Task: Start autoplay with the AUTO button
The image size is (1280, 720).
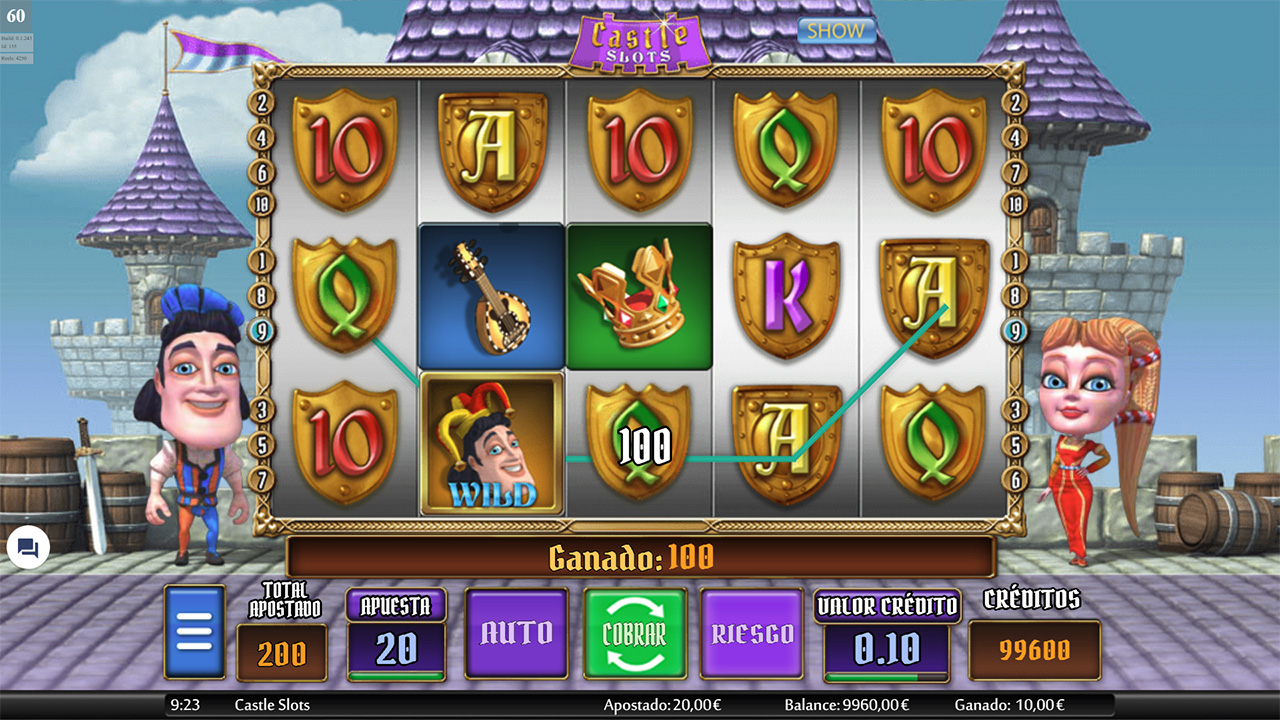Action: pyautogui.click(x=516, y=633)
